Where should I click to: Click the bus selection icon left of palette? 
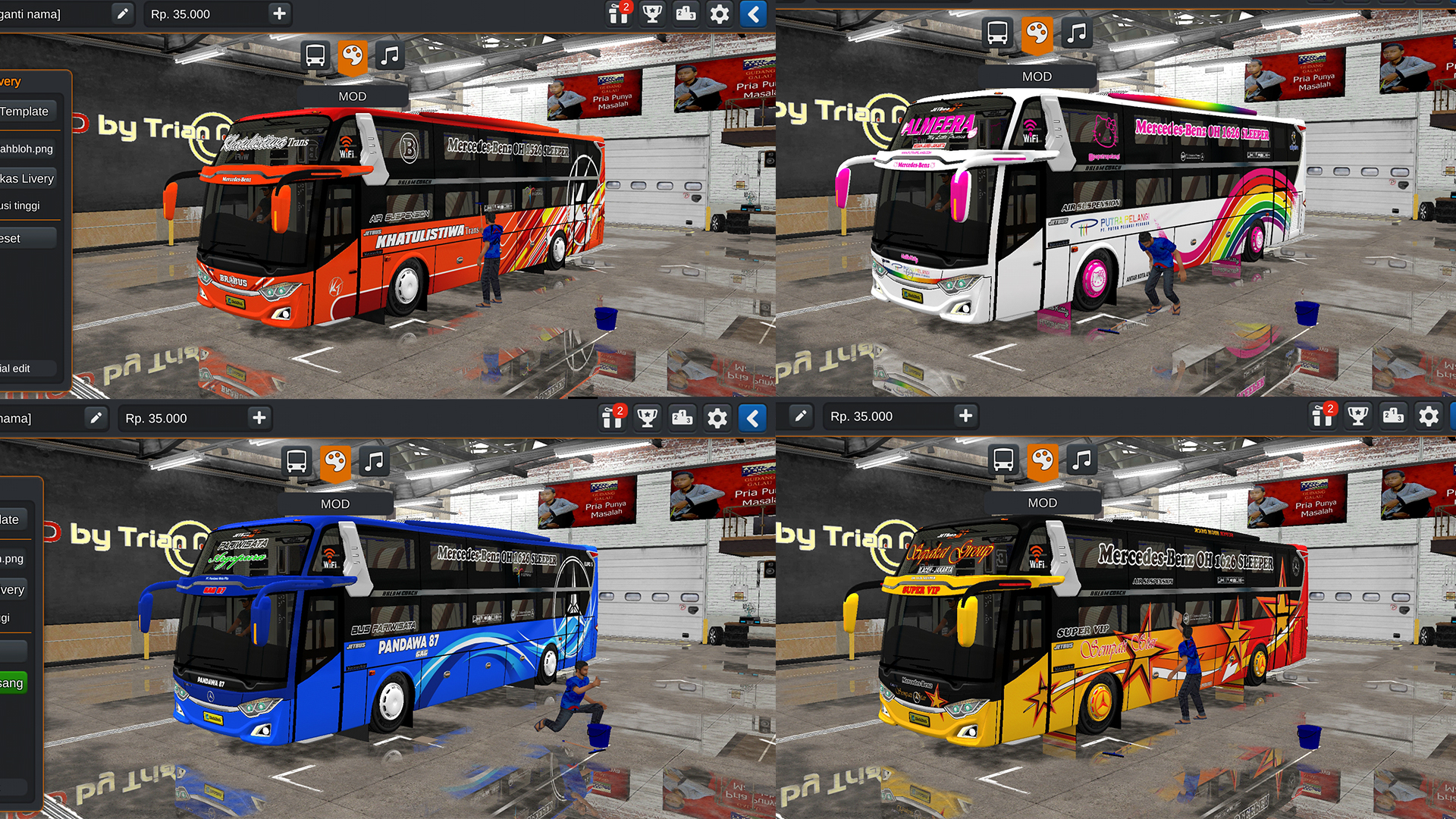(x=315, y=55)
